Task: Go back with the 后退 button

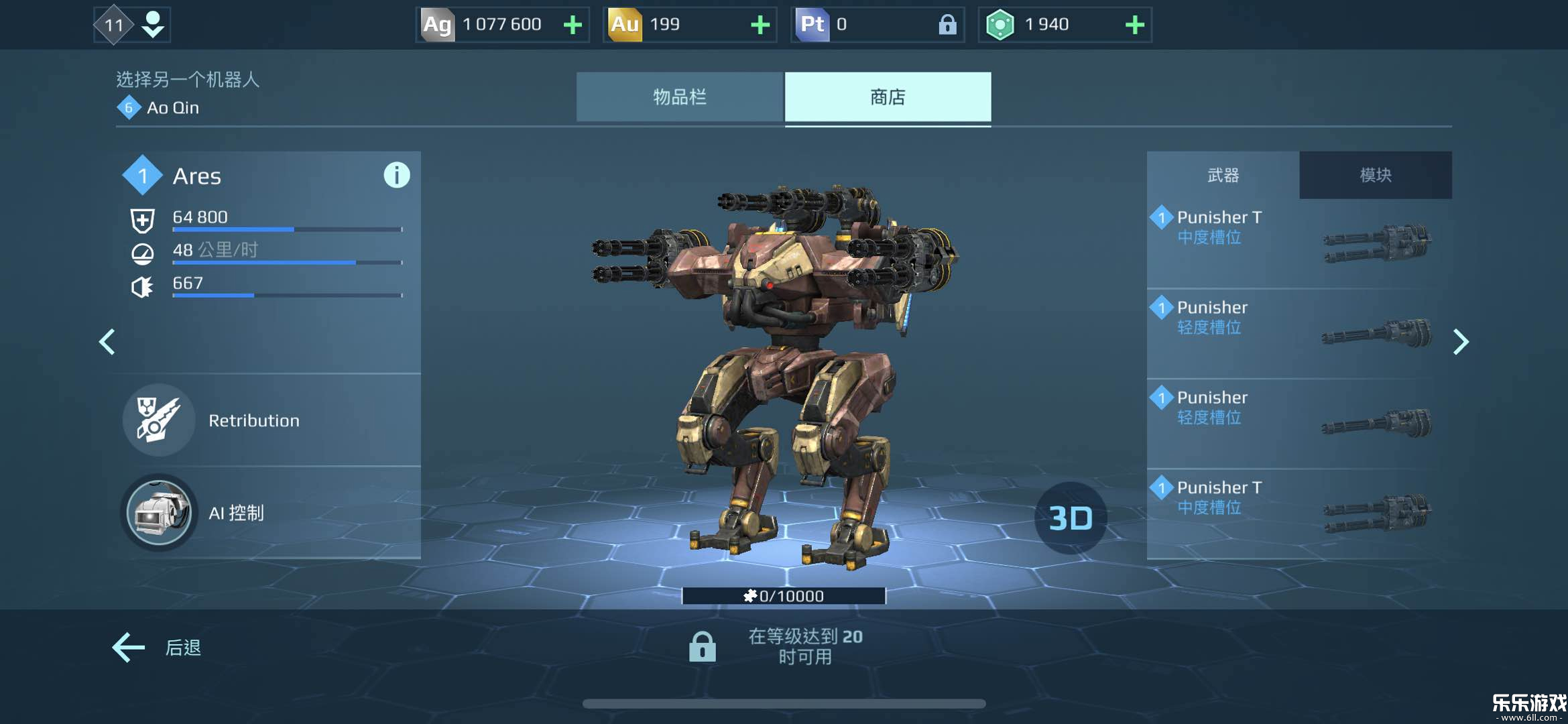Action: [157, 648]
